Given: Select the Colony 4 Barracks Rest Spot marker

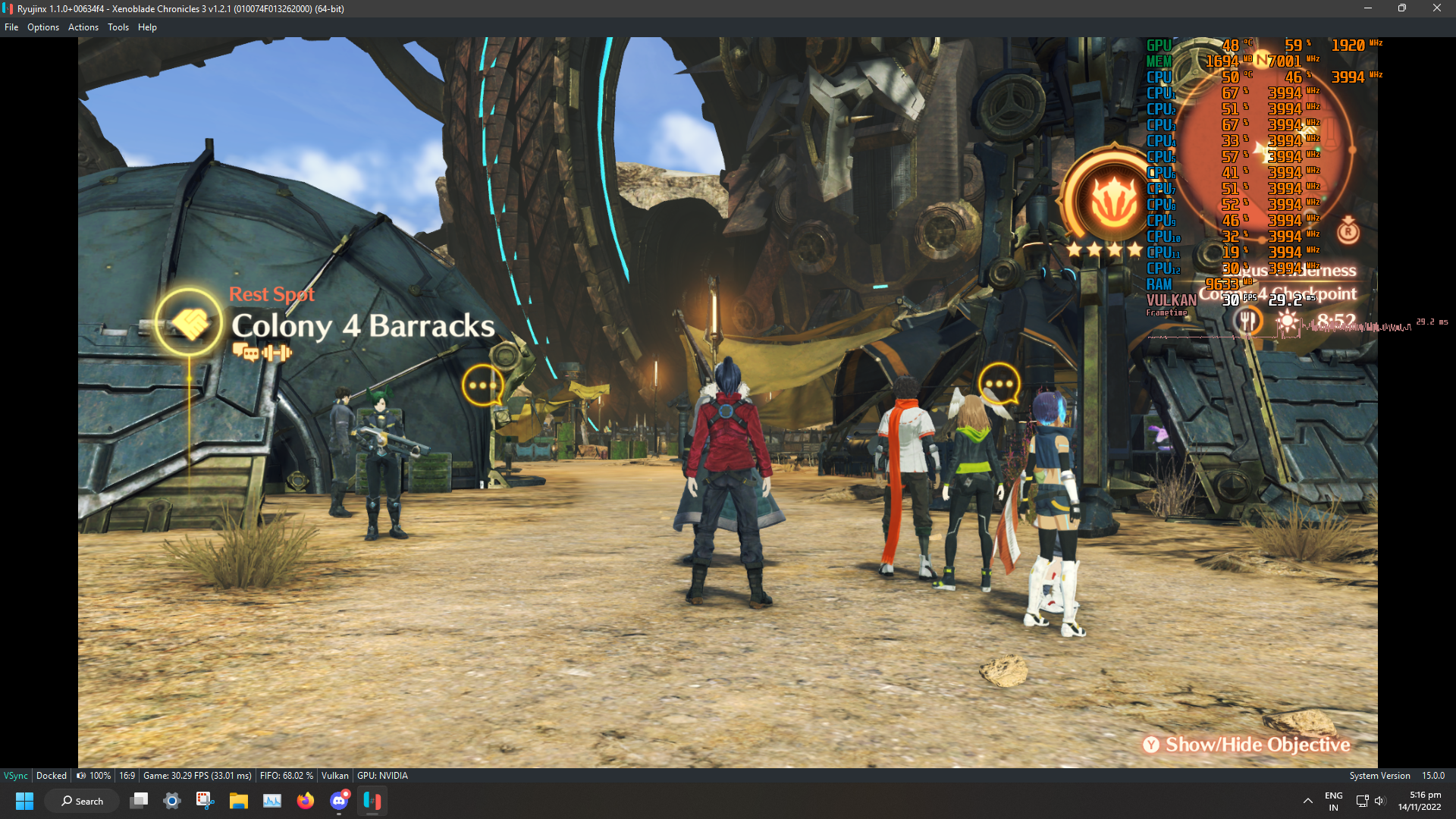Looking at the screenshot, I should click(189, 323).
